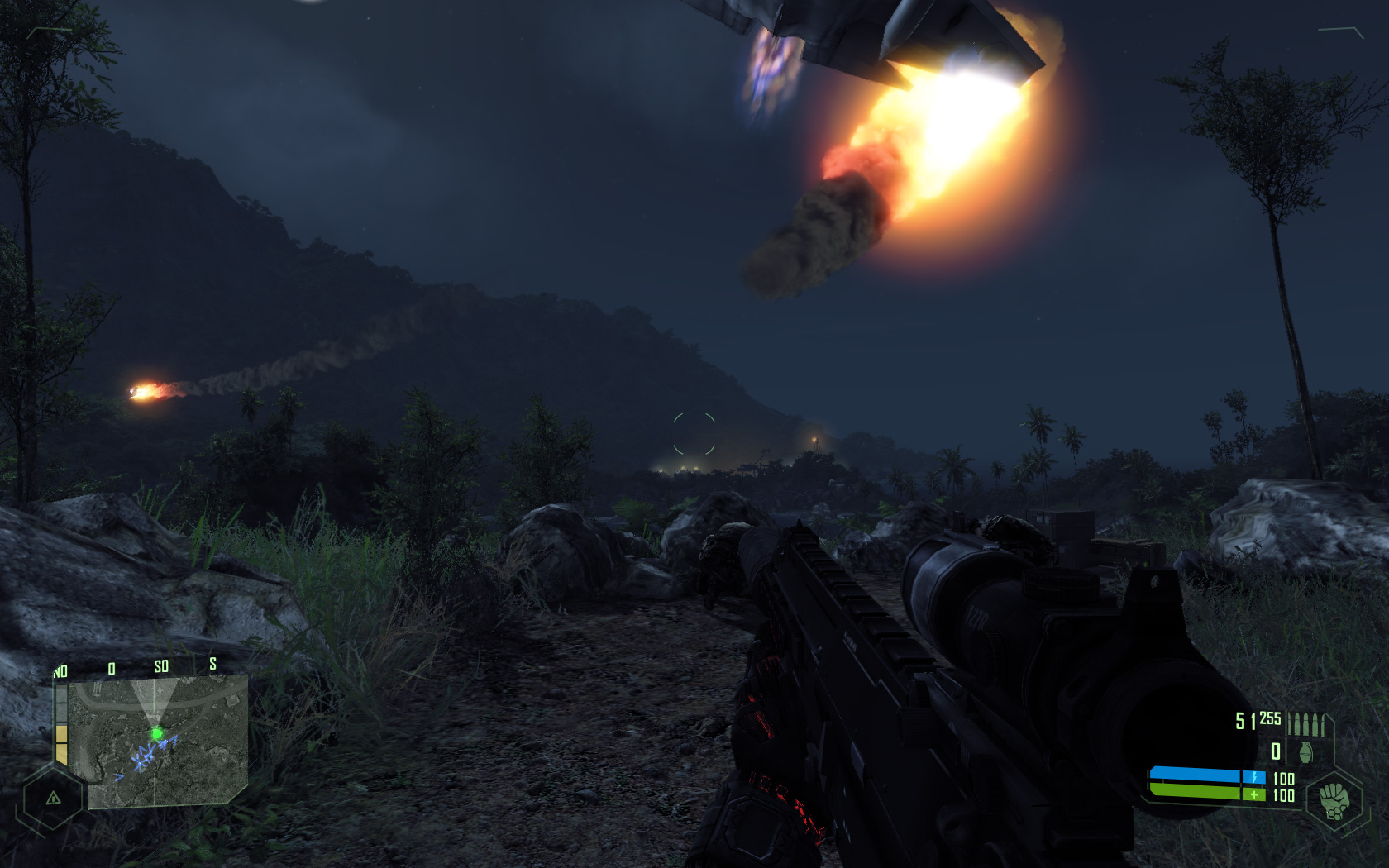
Task: Click the green player marker on minimap
Action: point(156,733)
